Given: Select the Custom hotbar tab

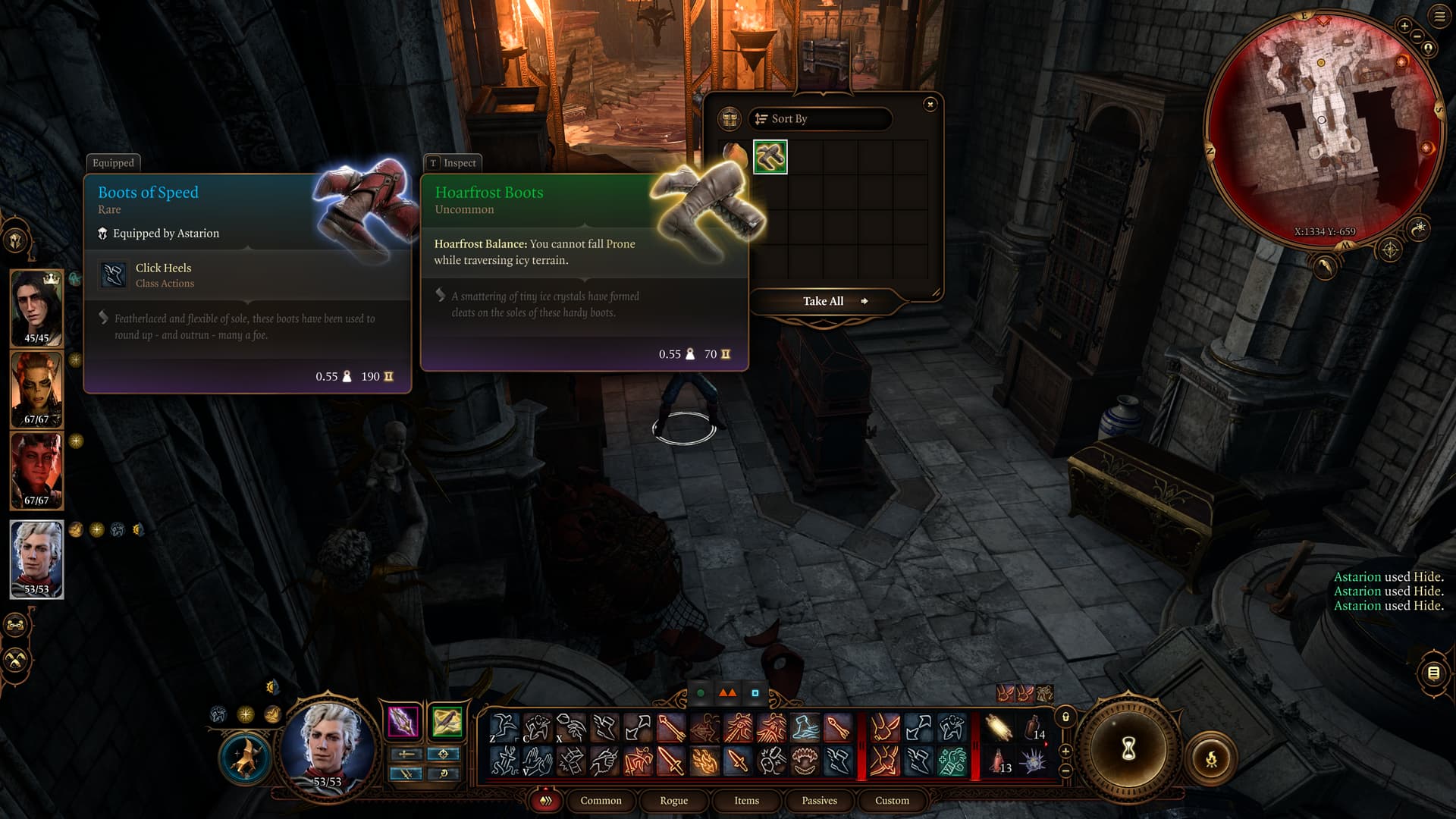Looking at the screenshot, I should [892, 801].
